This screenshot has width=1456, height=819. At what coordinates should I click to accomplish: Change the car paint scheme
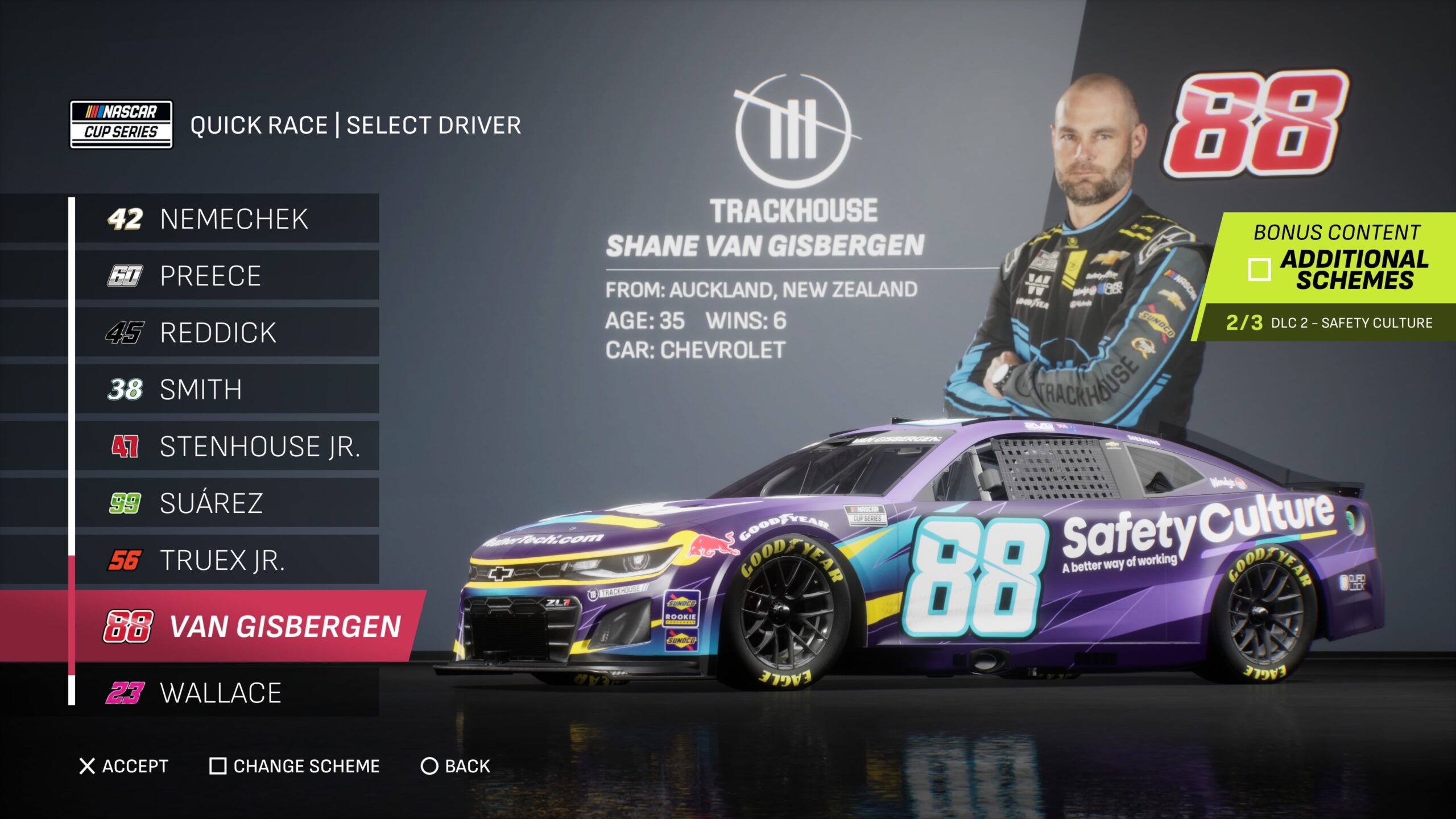tap(295, 766)
